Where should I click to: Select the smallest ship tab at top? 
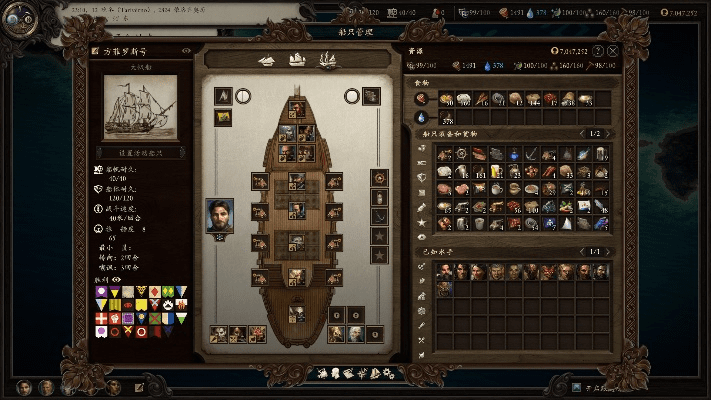pos(267,60)
